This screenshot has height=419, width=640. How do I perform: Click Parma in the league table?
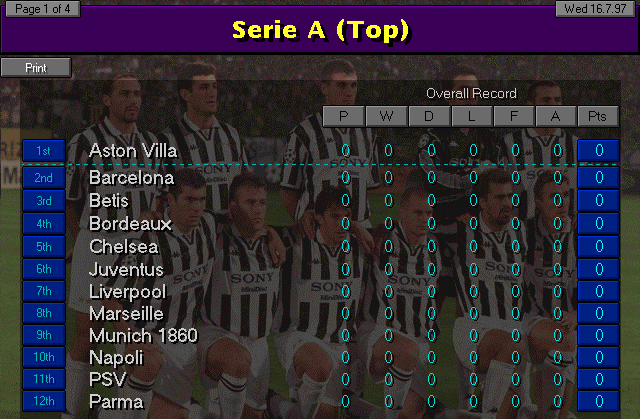[x=115, y=403]
